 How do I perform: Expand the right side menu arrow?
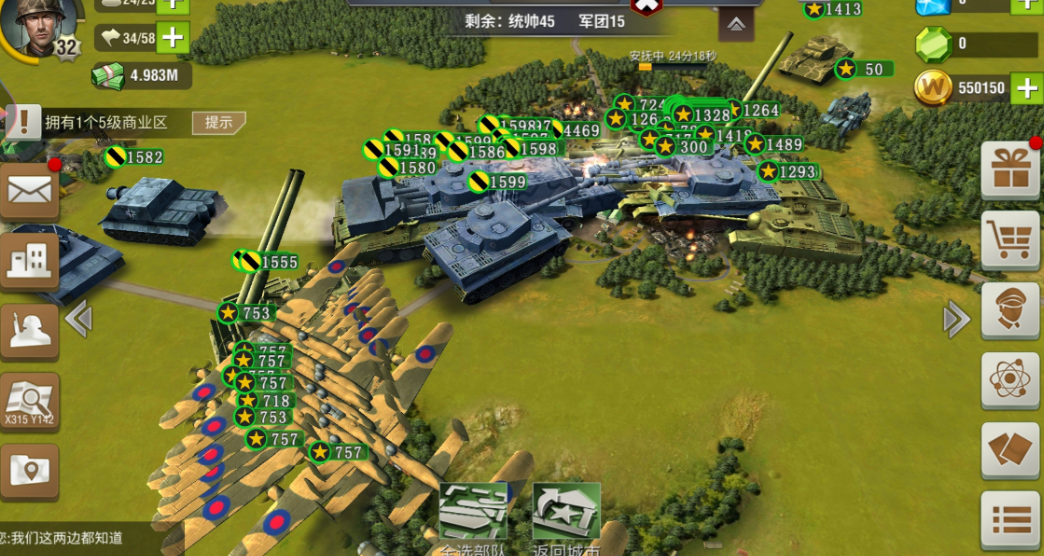(957, 320)
